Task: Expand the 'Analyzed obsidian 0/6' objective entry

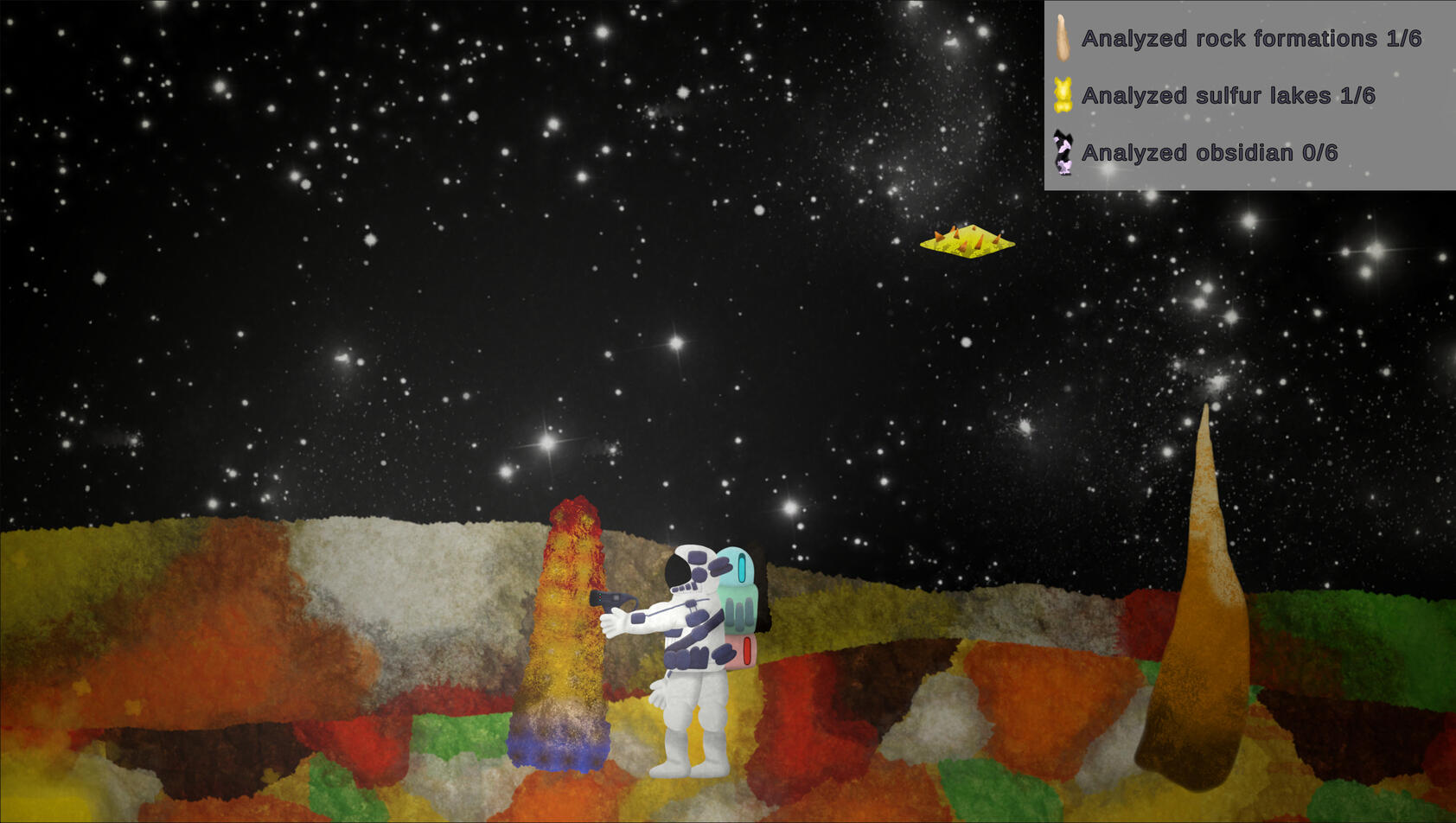Action: (1210, 152)
